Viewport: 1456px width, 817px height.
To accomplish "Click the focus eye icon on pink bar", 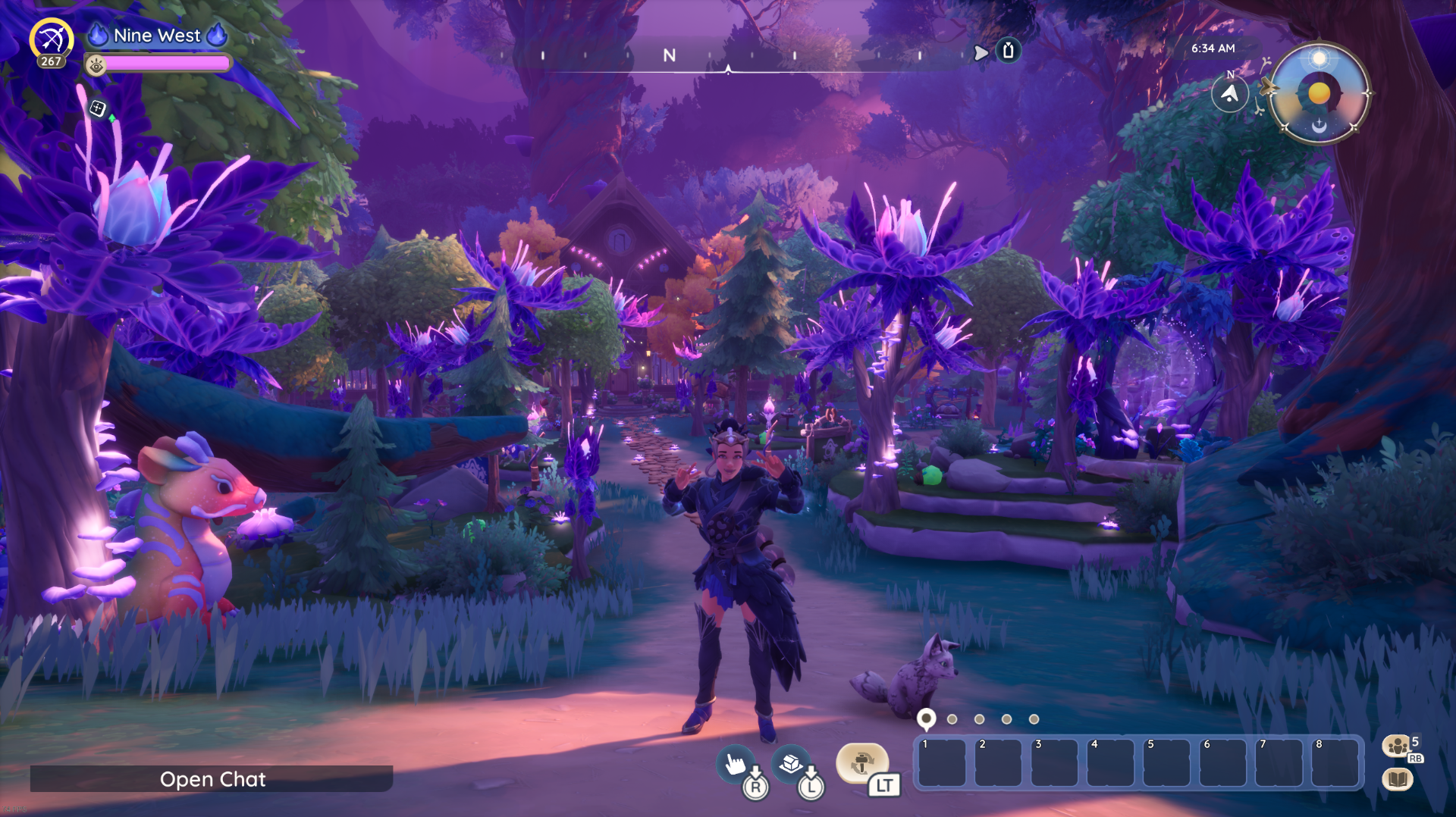I will (x=96, y=66).
